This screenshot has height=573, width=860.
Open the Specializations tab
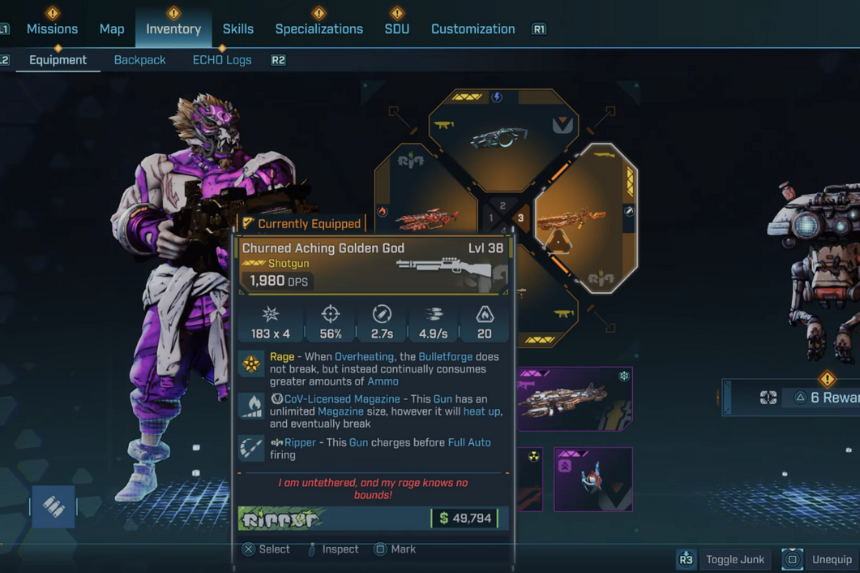coord(319,29)
